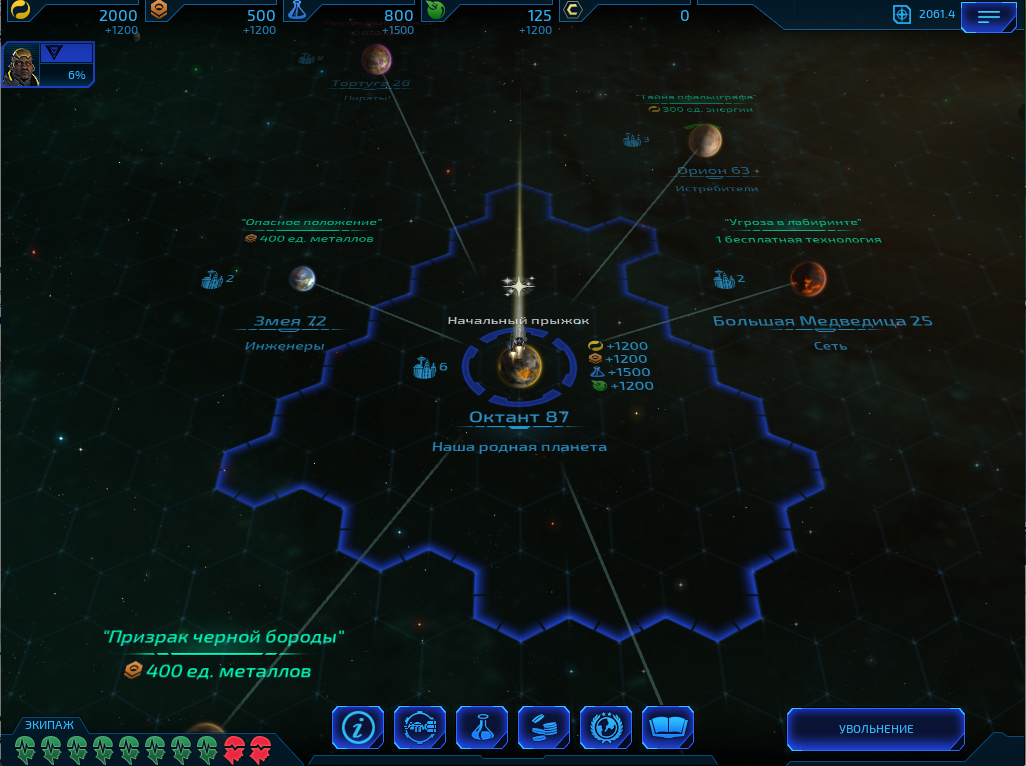Screen dimensions: 1026x766
Task: Select the captain portrait
Action: pyautogui.click(x=21, y=65)
